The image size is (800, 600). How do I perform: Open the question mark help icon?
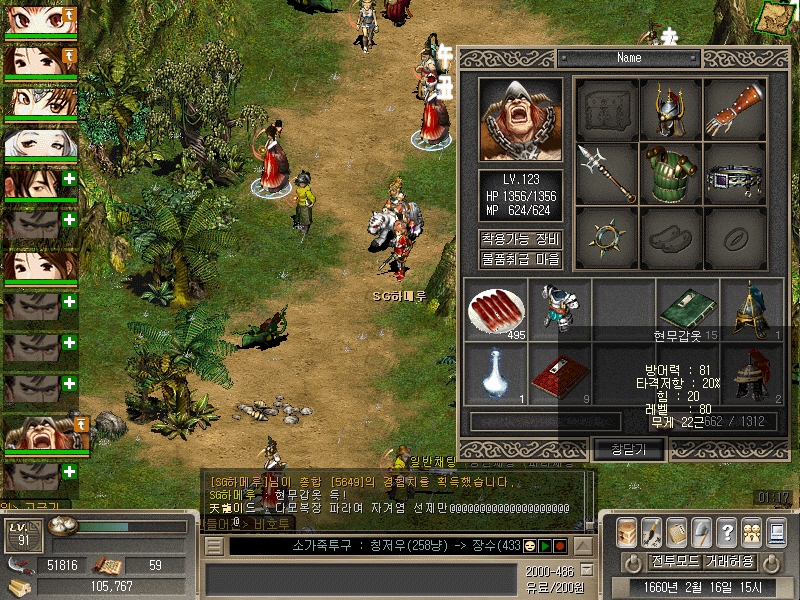[x=727, y=532]
